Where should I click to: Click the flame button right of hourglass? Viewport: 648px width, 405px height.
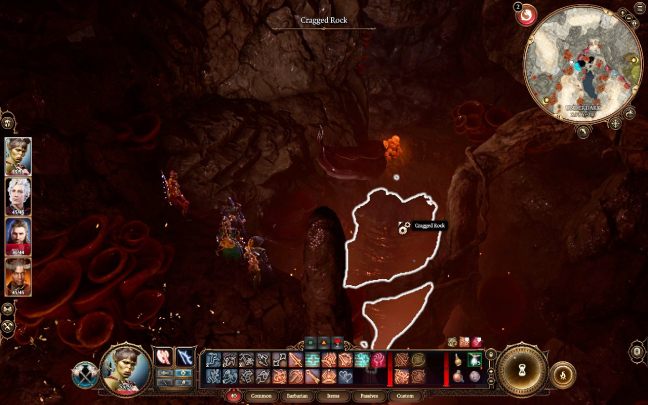tap(563, 374)
